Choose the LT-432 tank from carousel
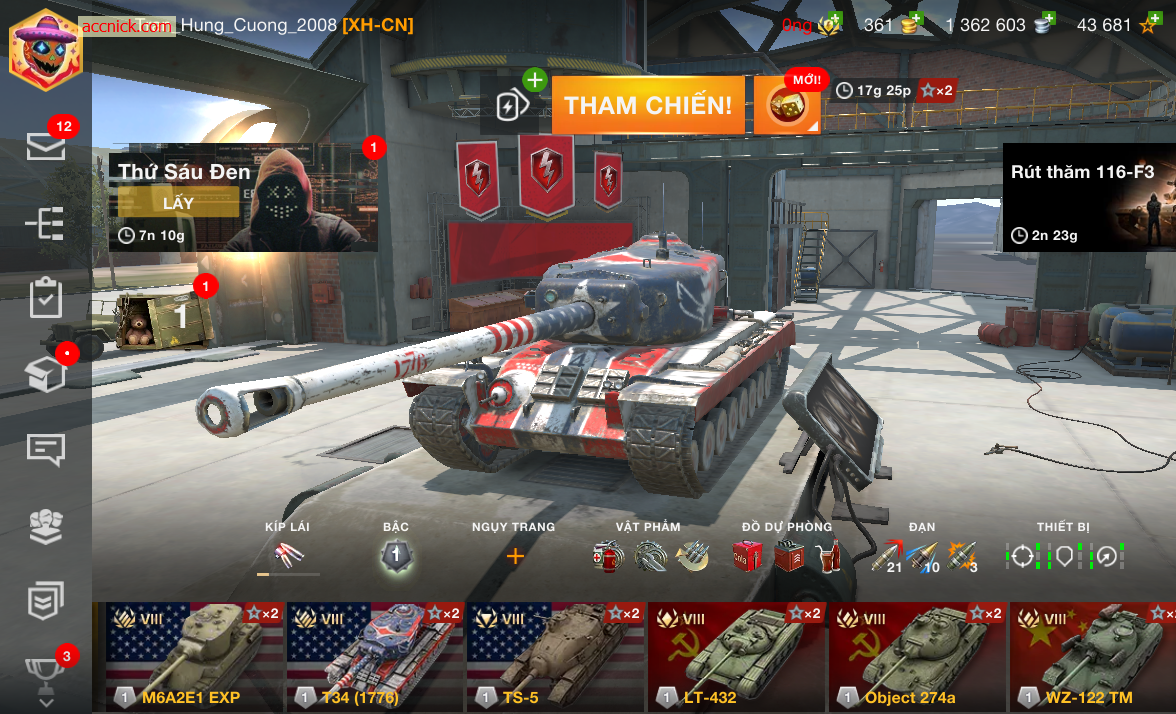Screen dimensions: 1176x714 coord(736,656)
